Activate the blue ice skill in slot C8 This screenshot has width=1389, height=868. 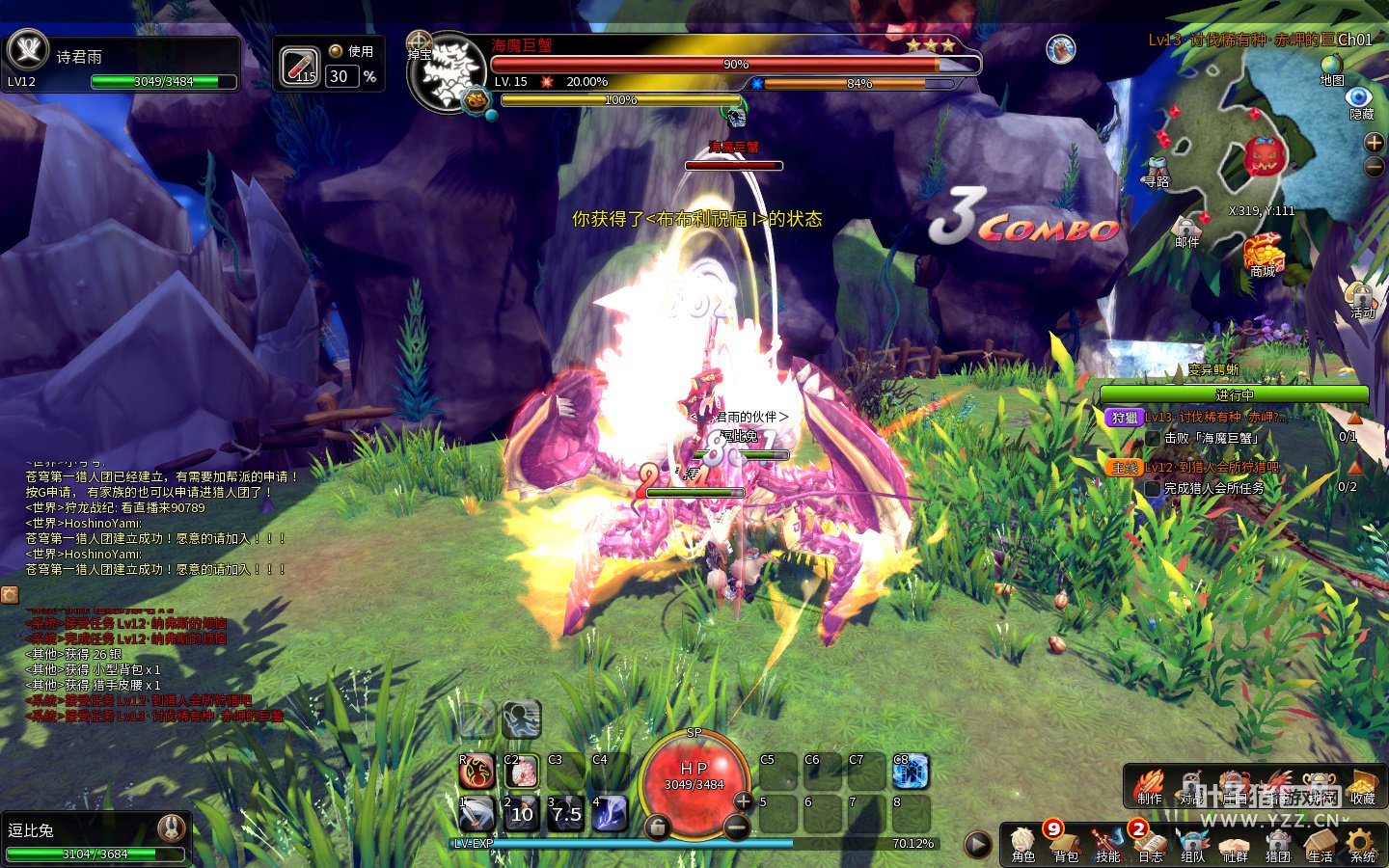[x=910, y=772]
